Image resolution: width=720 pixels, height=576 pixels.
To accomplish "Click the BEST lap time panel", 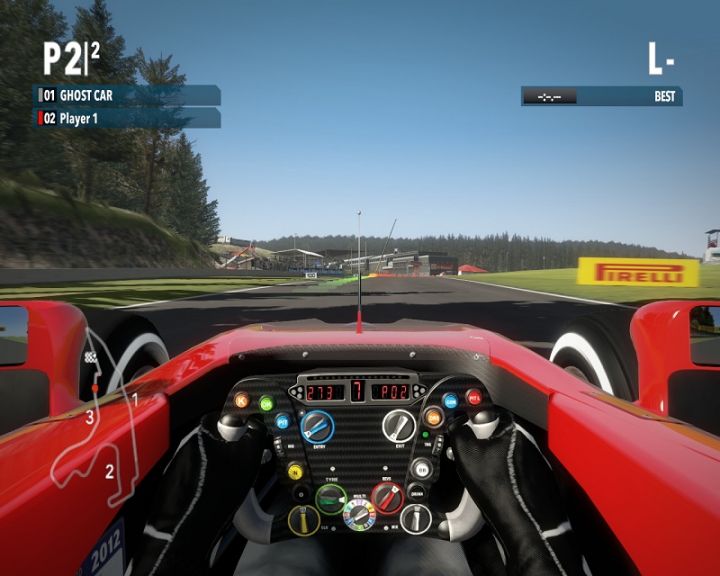I will [601, 96].
